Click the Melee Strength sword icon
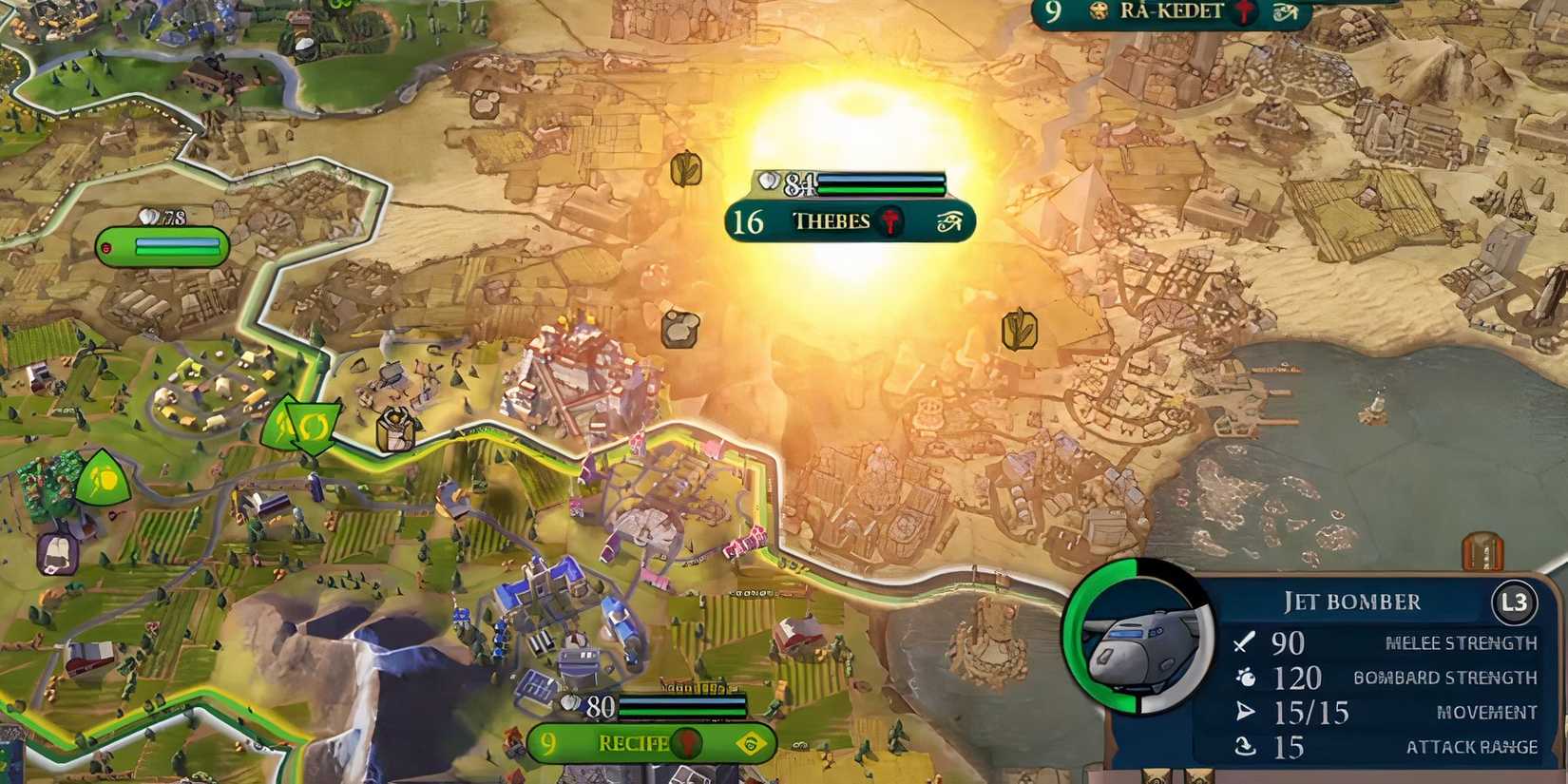The image size is (1568, 784). pos(1242,643)
